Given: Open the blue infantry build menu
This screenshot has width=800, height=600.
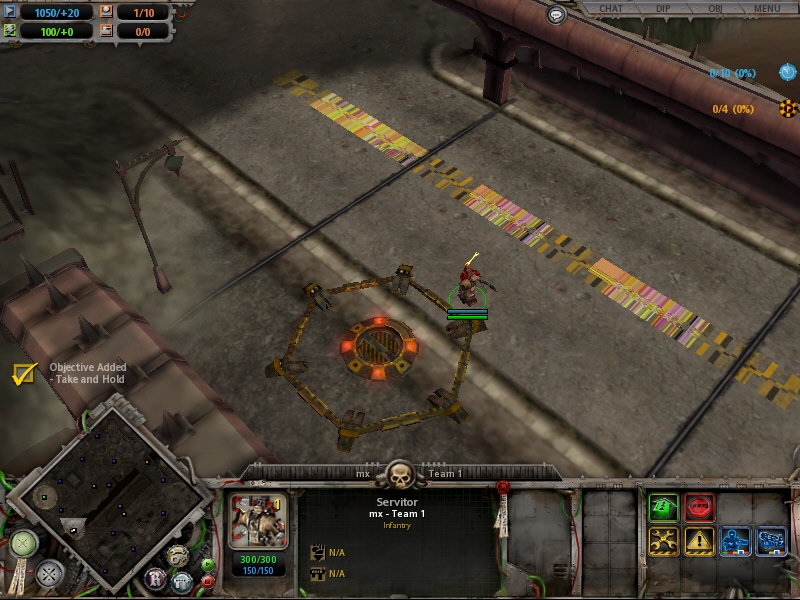Looking at the screenshot, I should pyautogui.click(x=736, y=541).
